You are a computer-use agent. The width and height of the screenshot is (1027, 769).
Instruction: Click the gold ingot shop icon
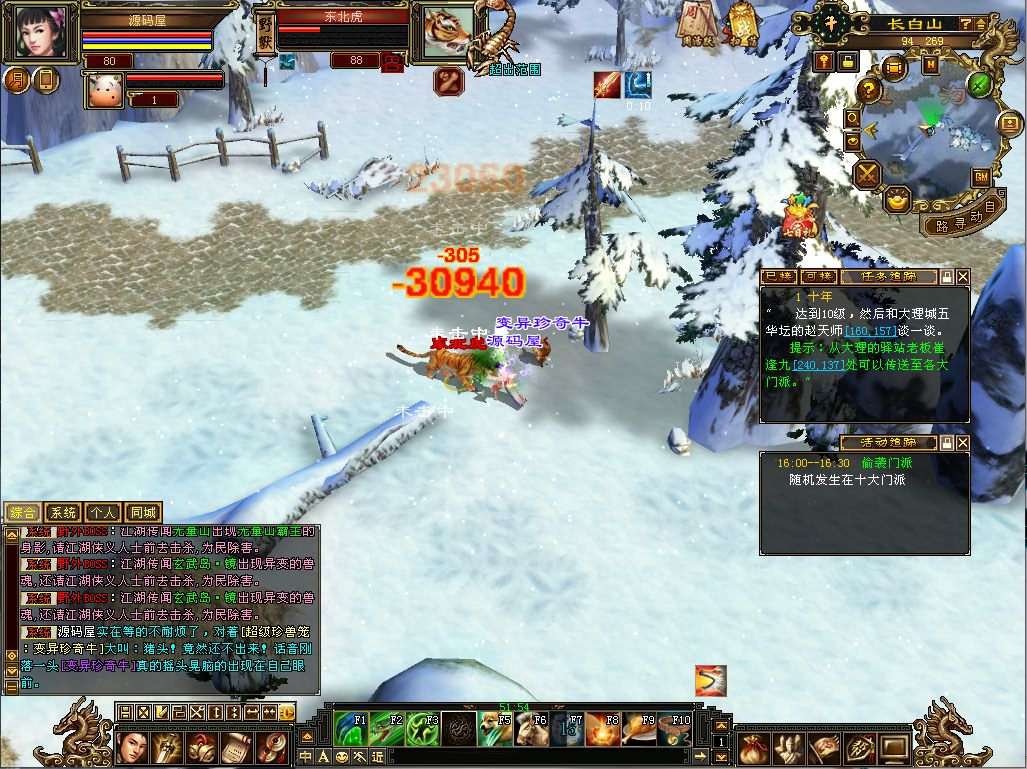899,200
